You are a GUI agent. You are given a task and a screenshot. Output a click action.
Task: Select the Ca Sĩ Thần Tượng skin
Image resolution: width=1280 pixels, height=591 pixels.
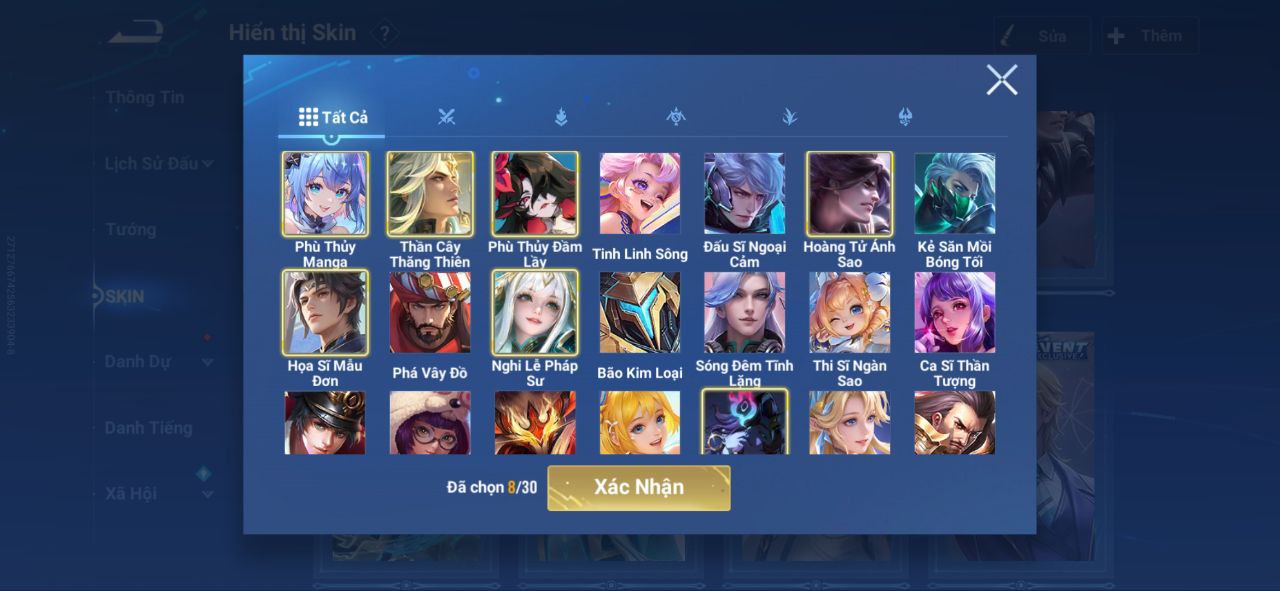point(954,313)
